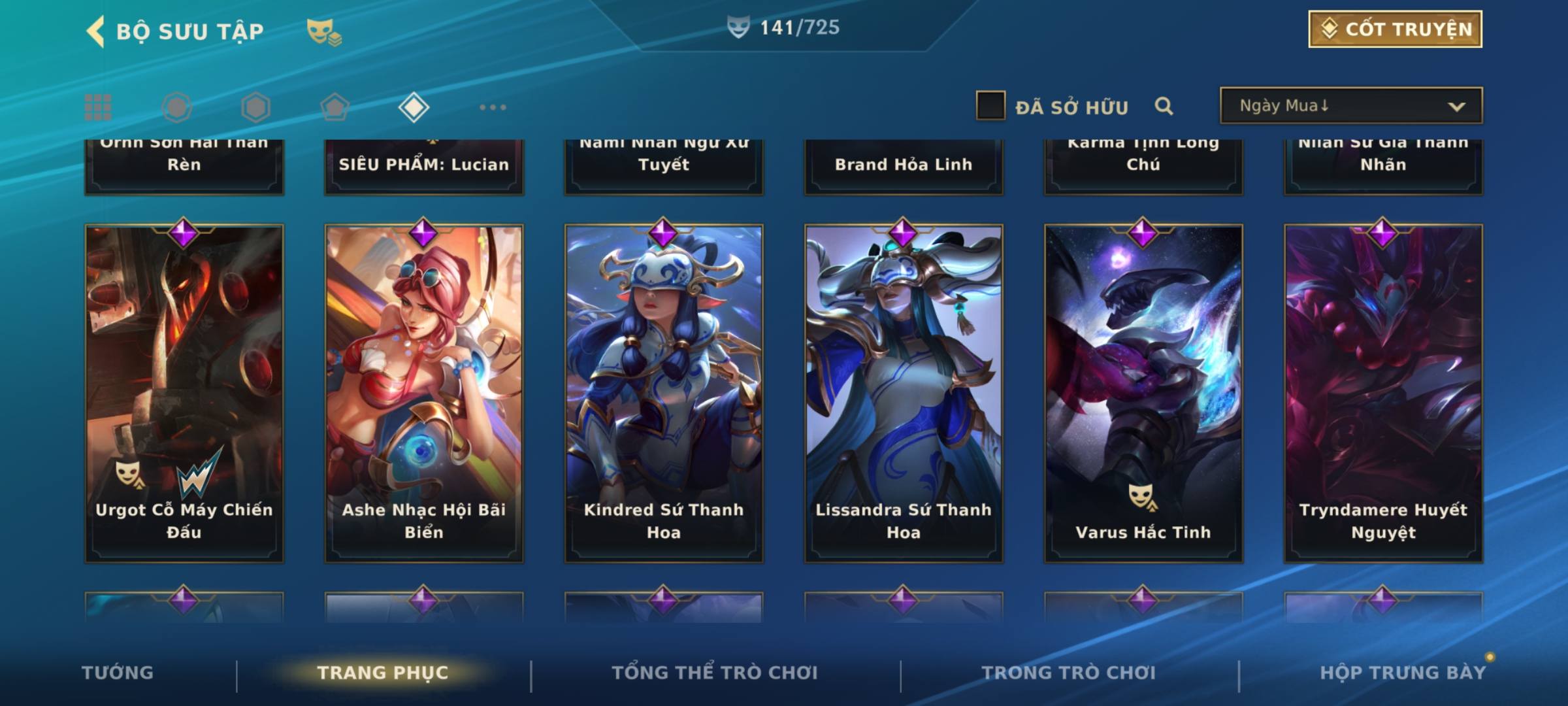This screenshot has width=1568, height=706.
Task: Open the Cốt Truyện lore button
Action: pos(1394,29)
